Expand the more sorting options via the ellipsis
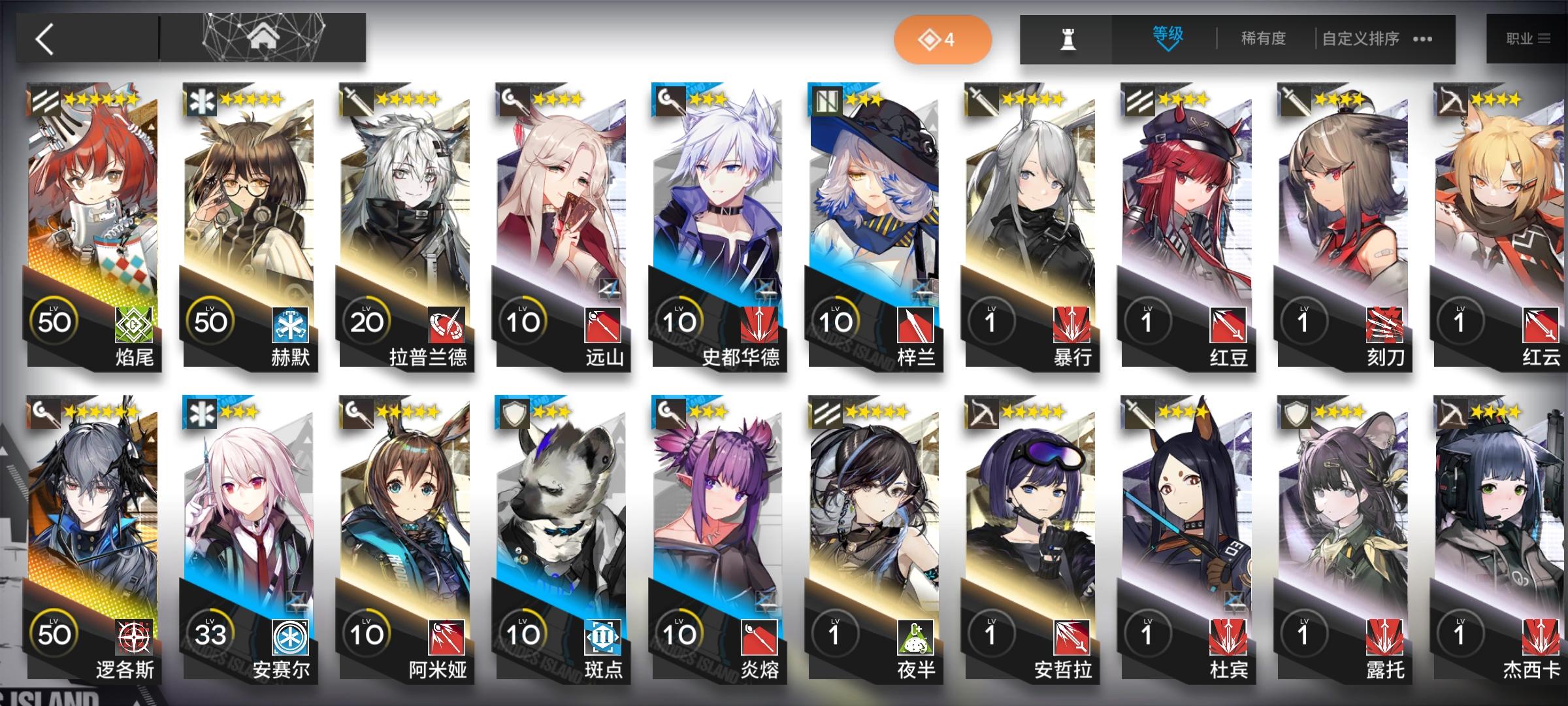 (1422, 39)
